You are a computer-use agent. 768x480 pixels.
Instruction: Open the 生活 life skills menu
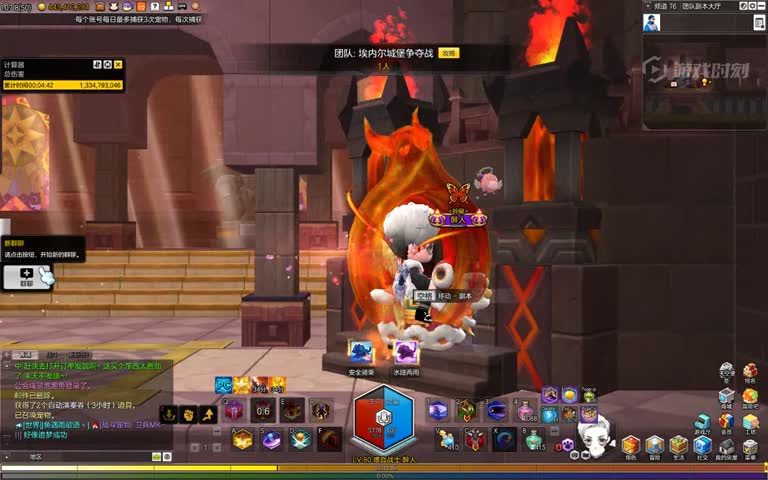pos(679,445)
